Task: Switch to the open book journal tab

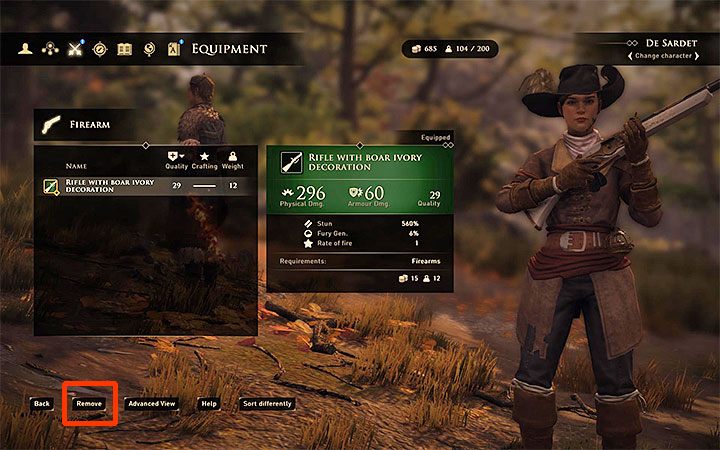Action: point(124,48)
